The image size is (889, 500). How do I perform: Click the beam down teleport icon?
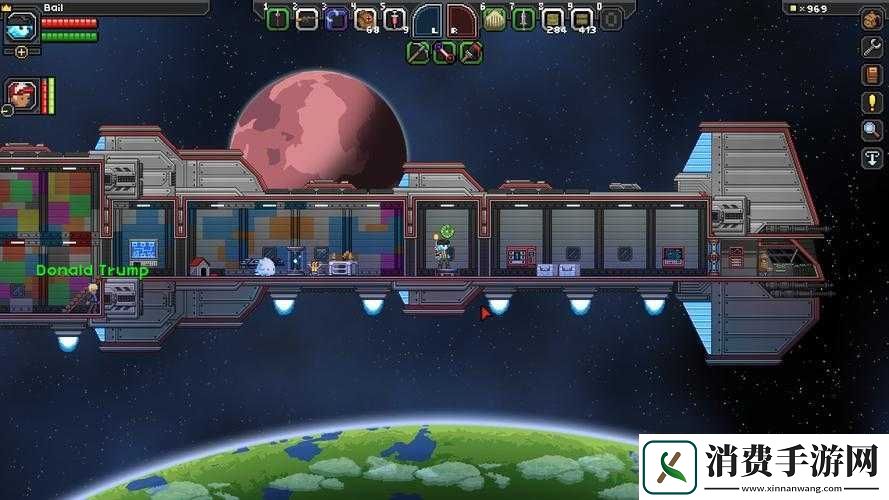point(871,158)
